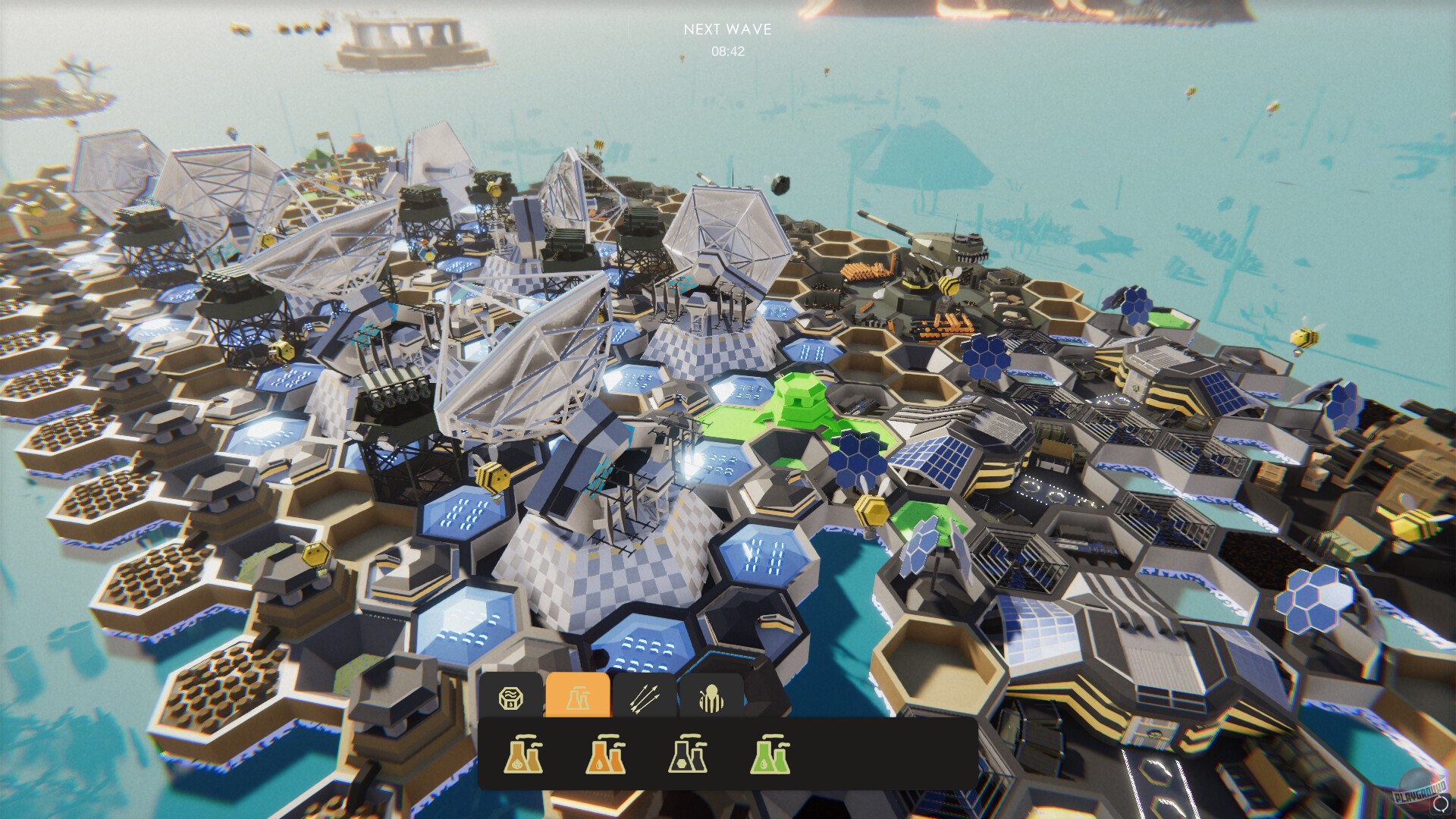Switch to the bee tab in build menu
The image size is (1456, 819).
(711, 695)
